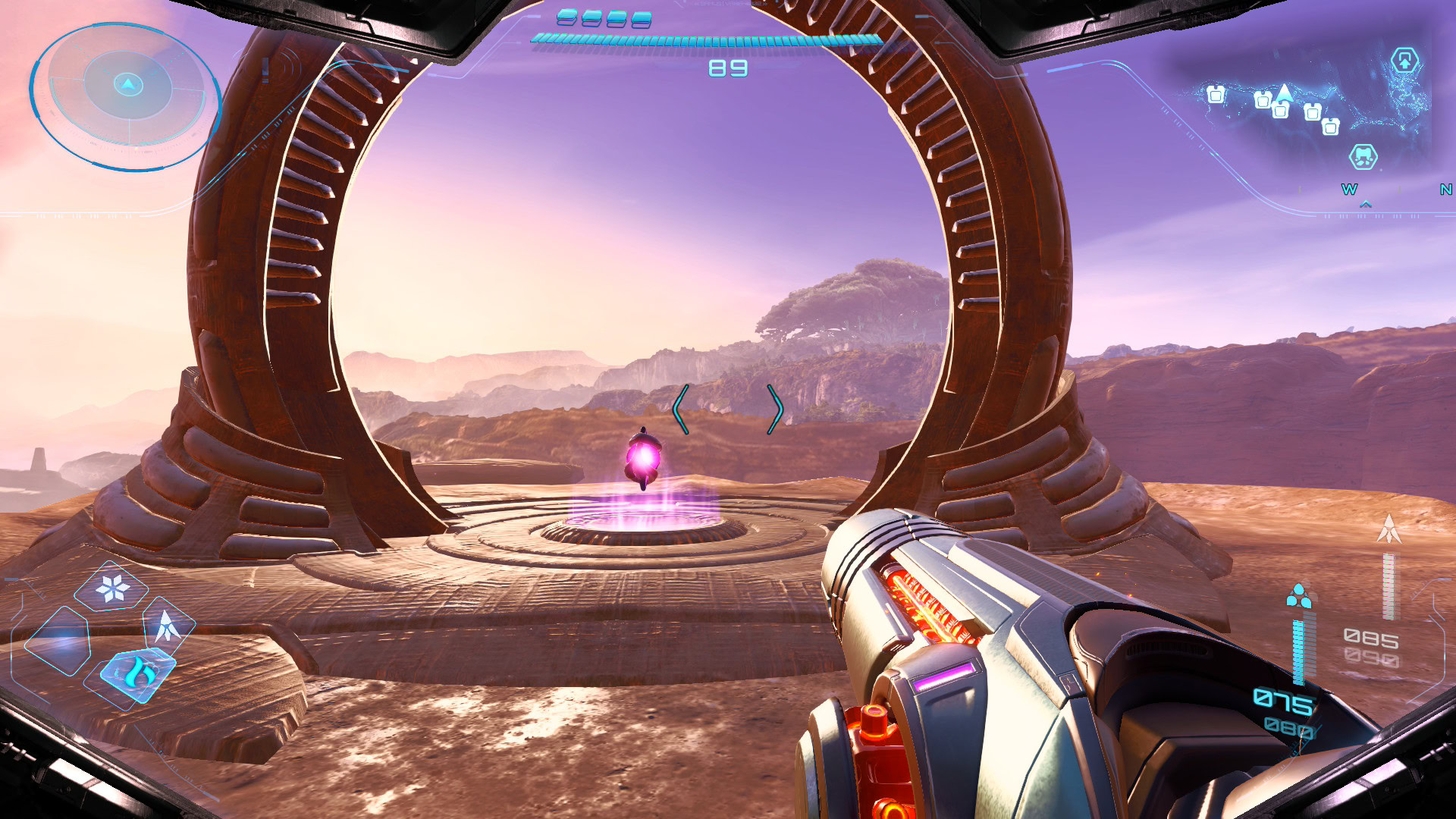Click the hexagonal creature-face marker below the map
The width and height of the screenshot is (1456, 819).
1363,157
